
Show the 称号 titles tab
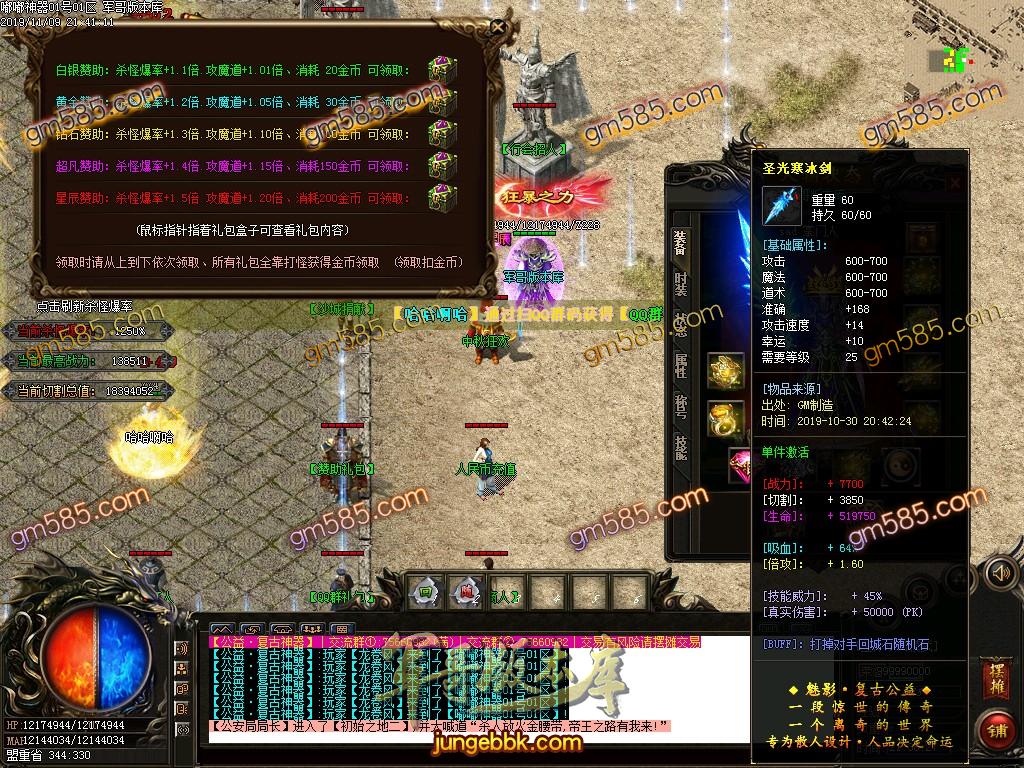point(680,406)
